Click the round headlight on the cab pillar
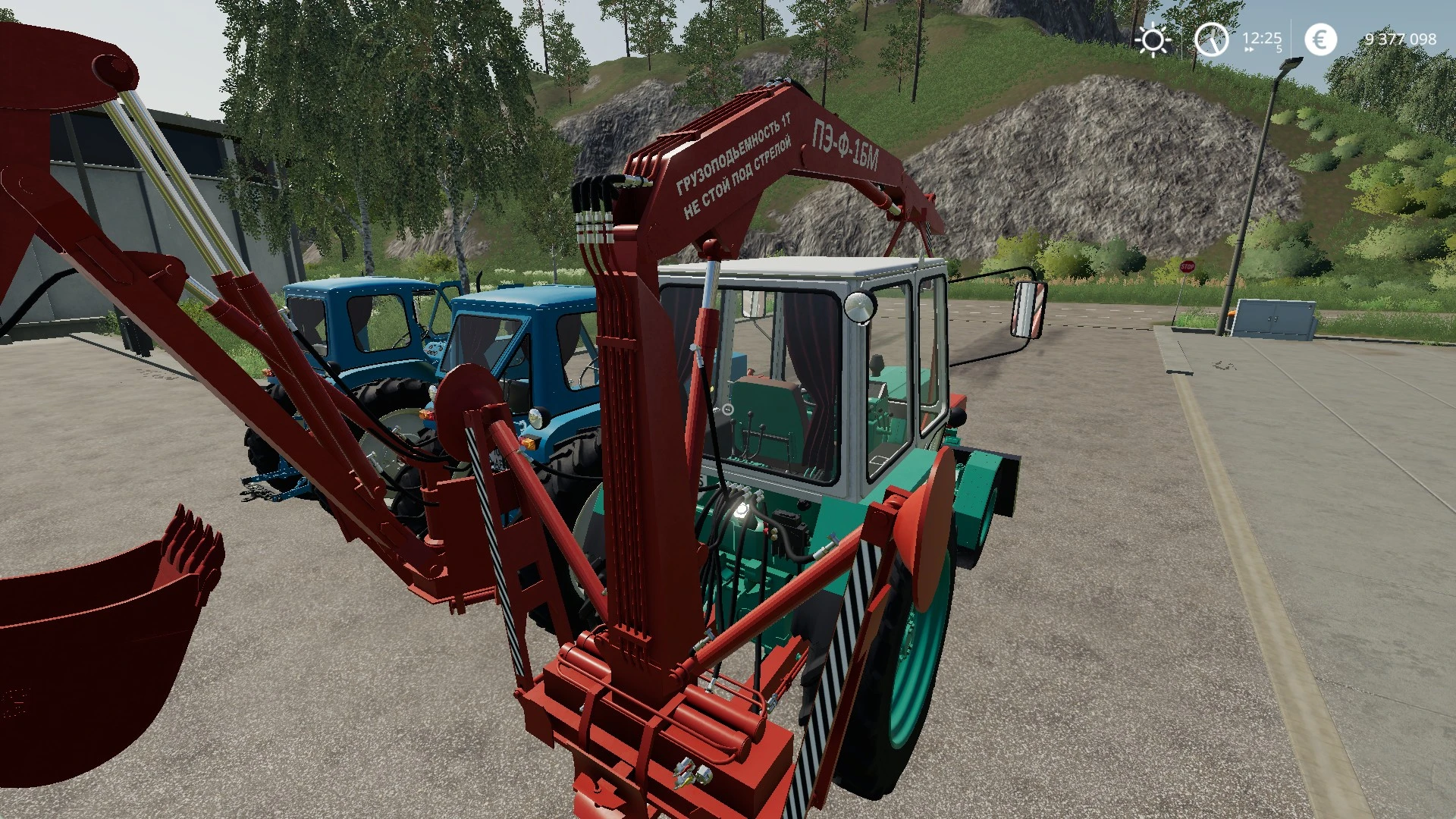Viewport: 1456px width, 819px height. click(x=861, y=307)
